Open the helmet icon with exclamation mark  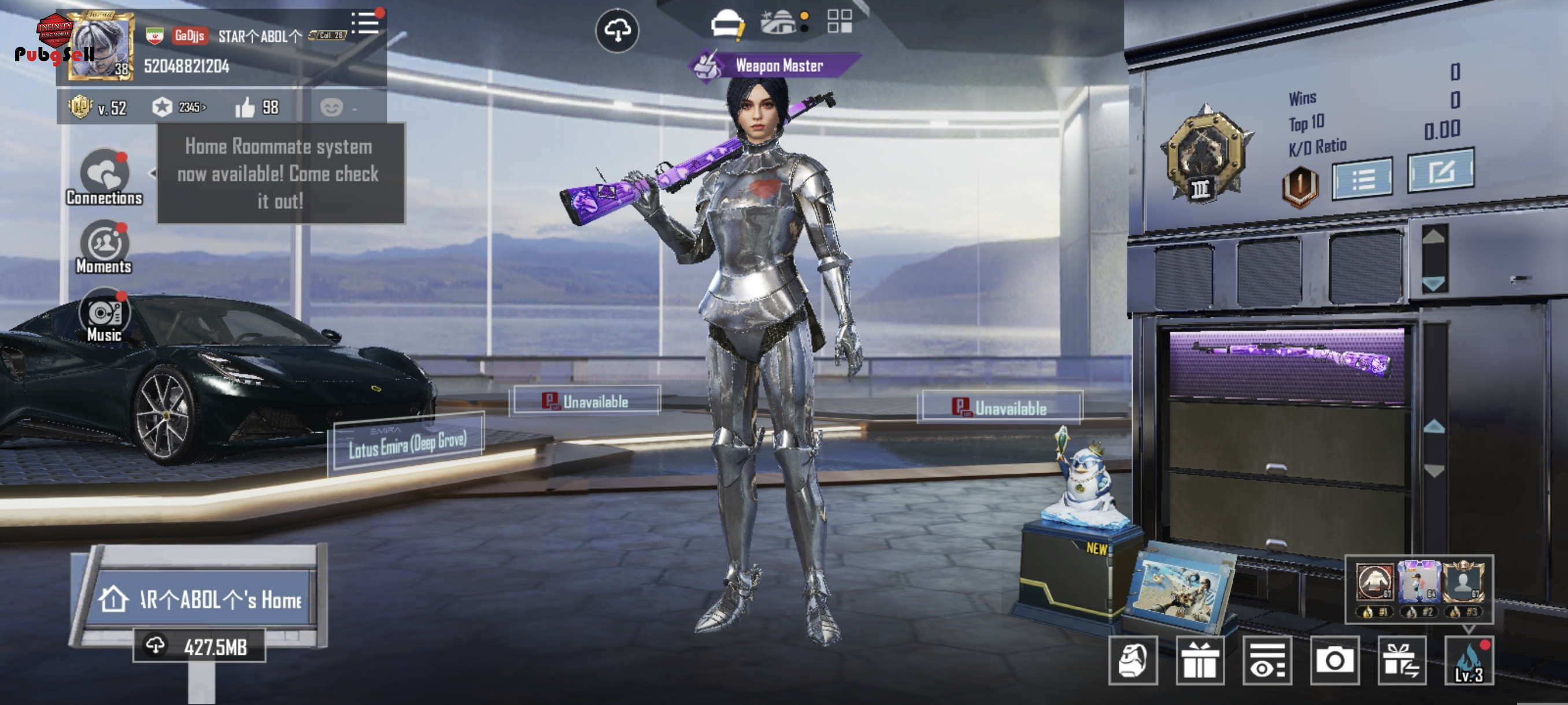(x=727, y=24)
